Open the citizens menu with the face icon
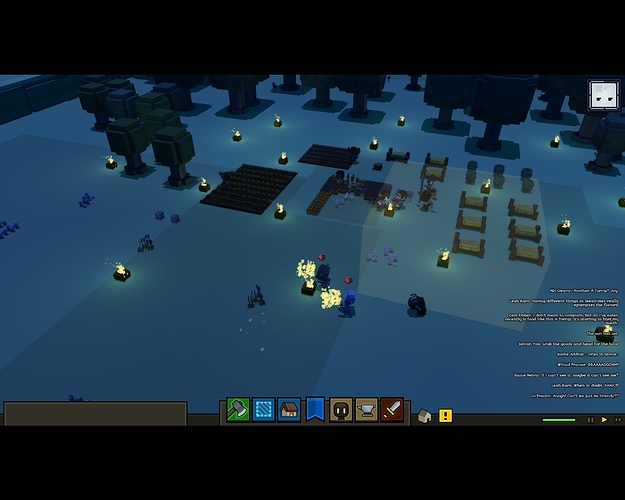Viewport: 625px width, 500px height. (x=341, y=410)
